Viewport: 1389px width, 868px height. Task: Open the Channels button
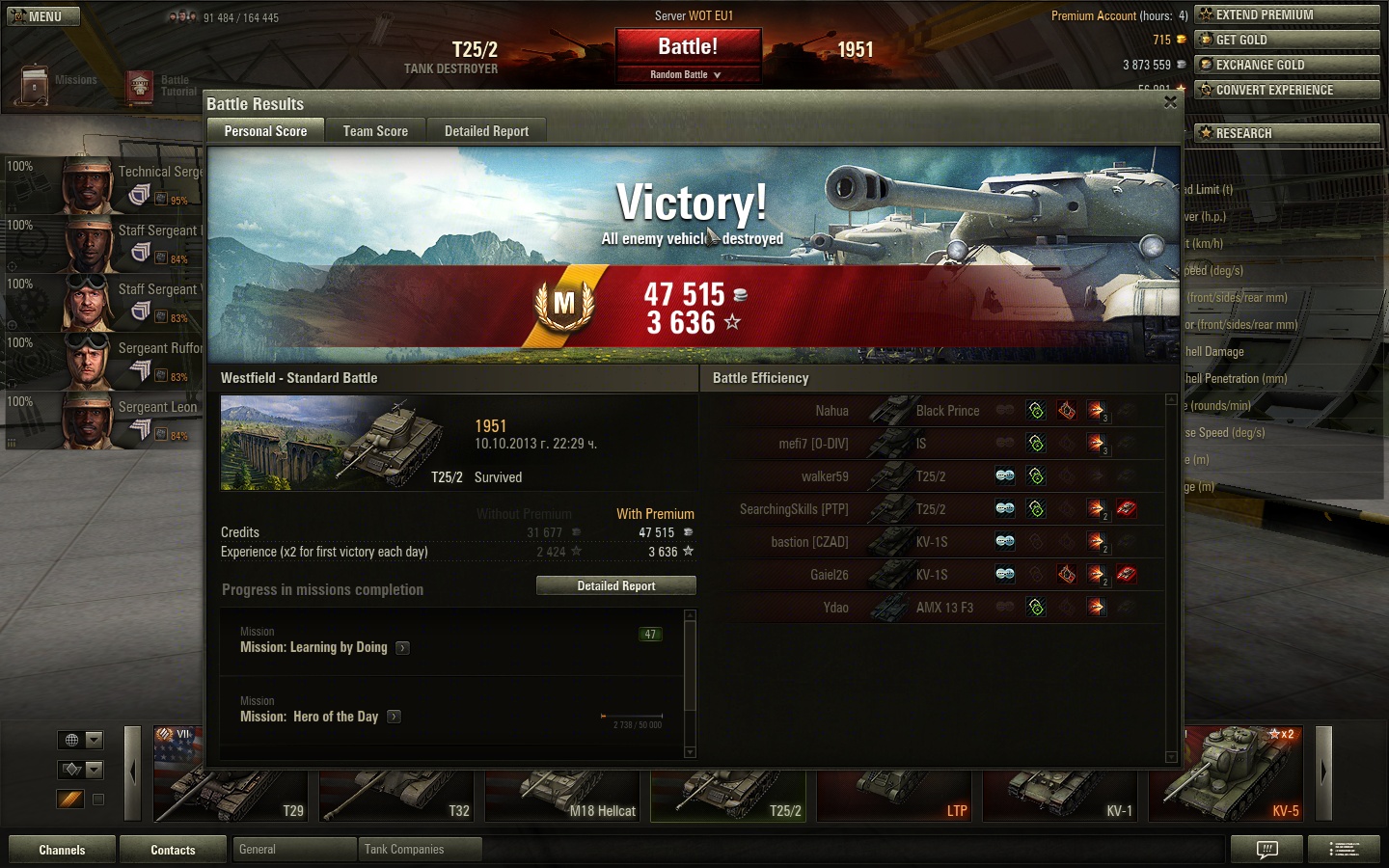[62, 850]
